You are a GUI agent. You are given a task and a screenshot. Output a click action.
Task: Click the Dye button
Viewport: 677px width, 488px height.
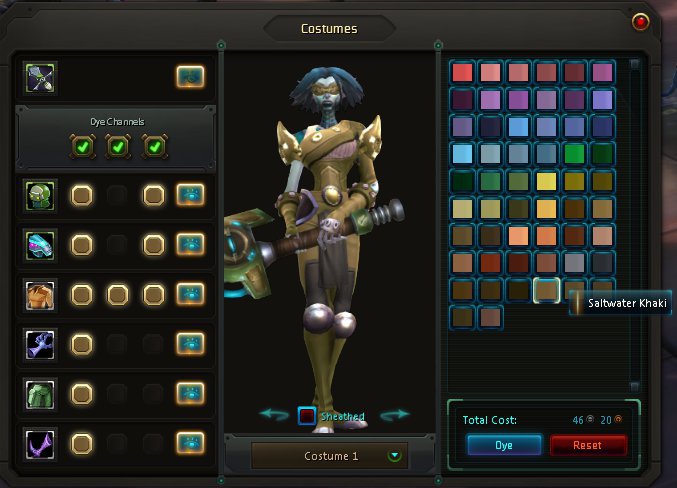pos(504,445)
